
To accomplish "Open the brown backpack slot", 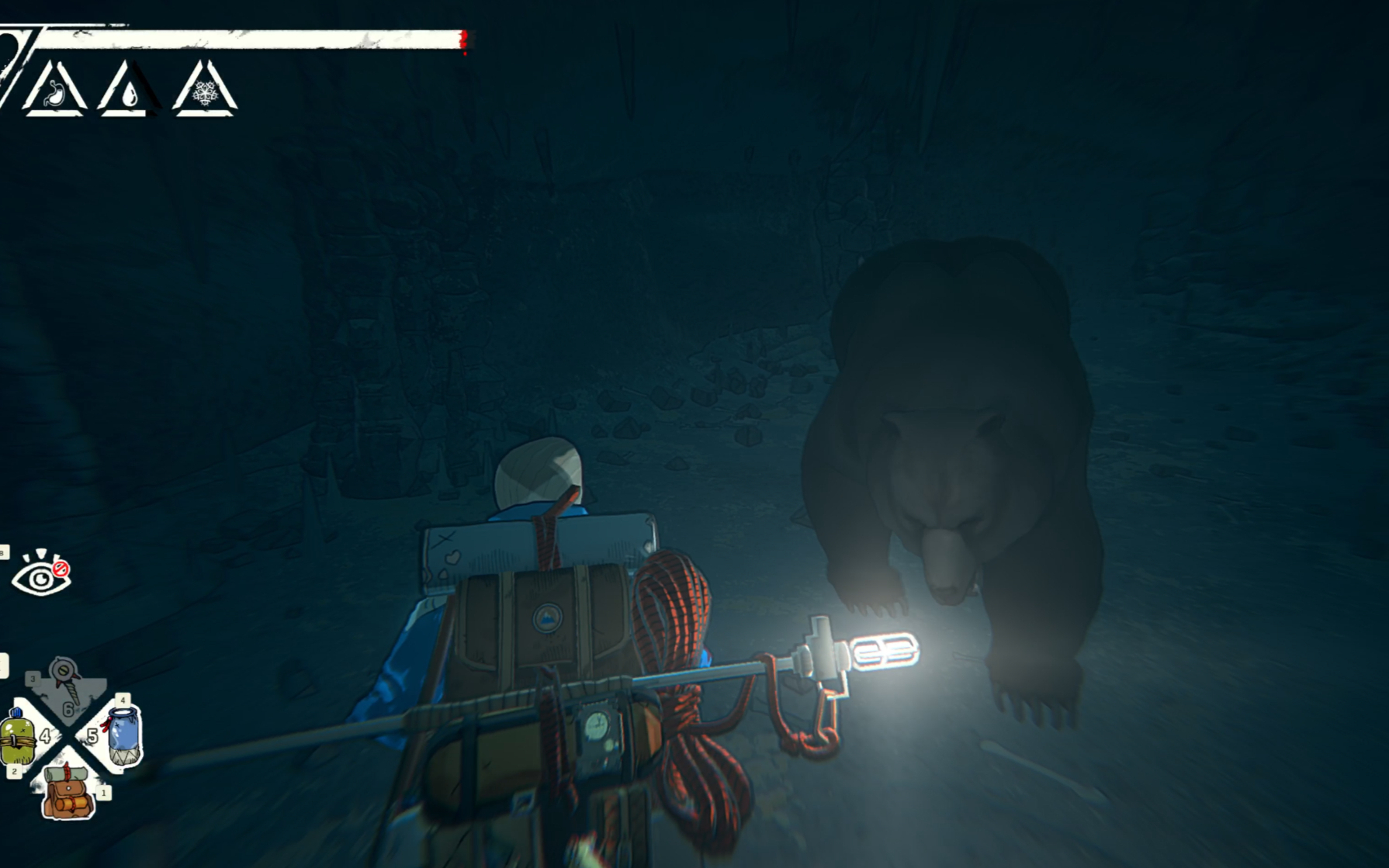I will coord(69,792).
